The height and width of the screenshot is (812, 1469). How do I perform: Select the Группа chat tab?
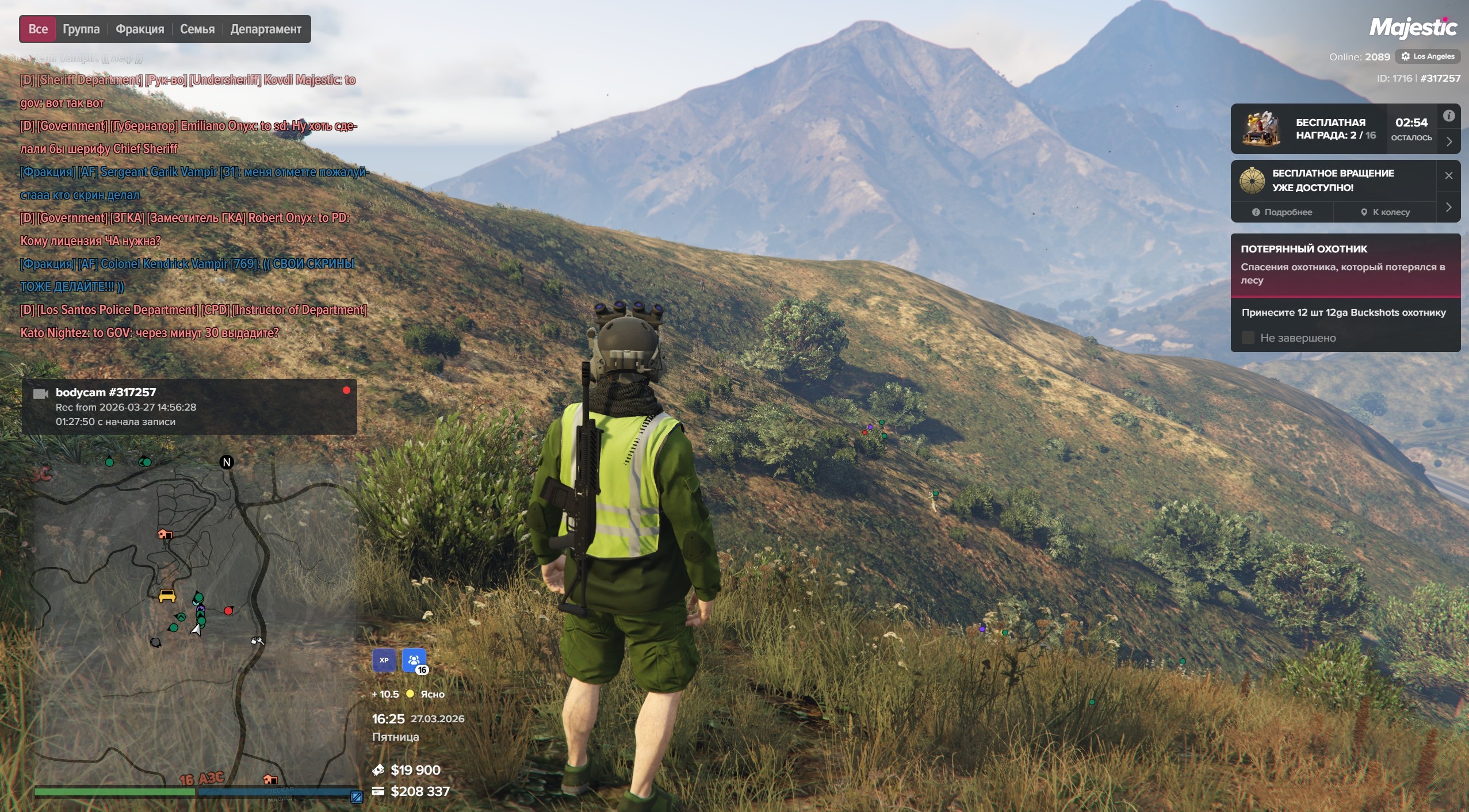[x=81, y=29]
